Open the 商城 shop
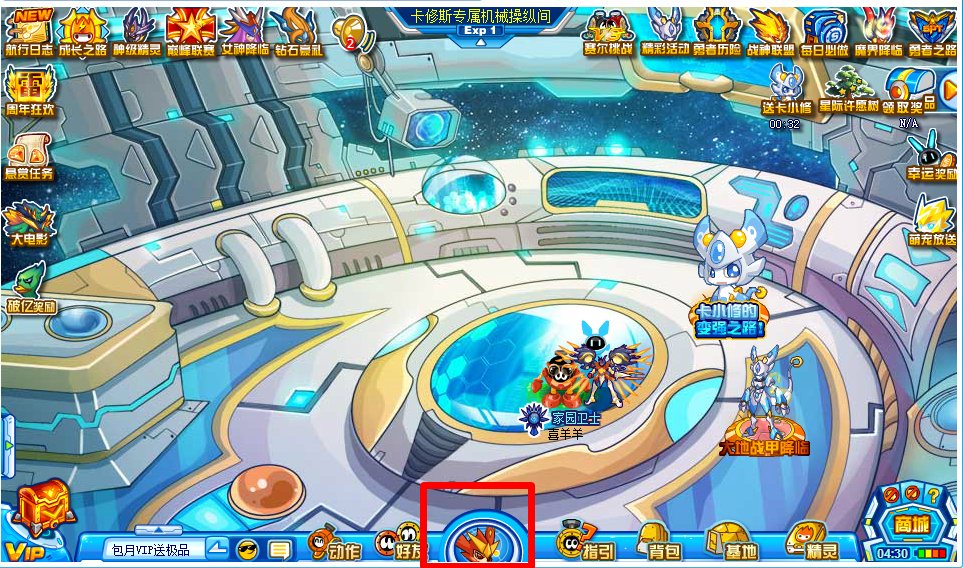This screenshot has width=963, height=568. point(908,521)
